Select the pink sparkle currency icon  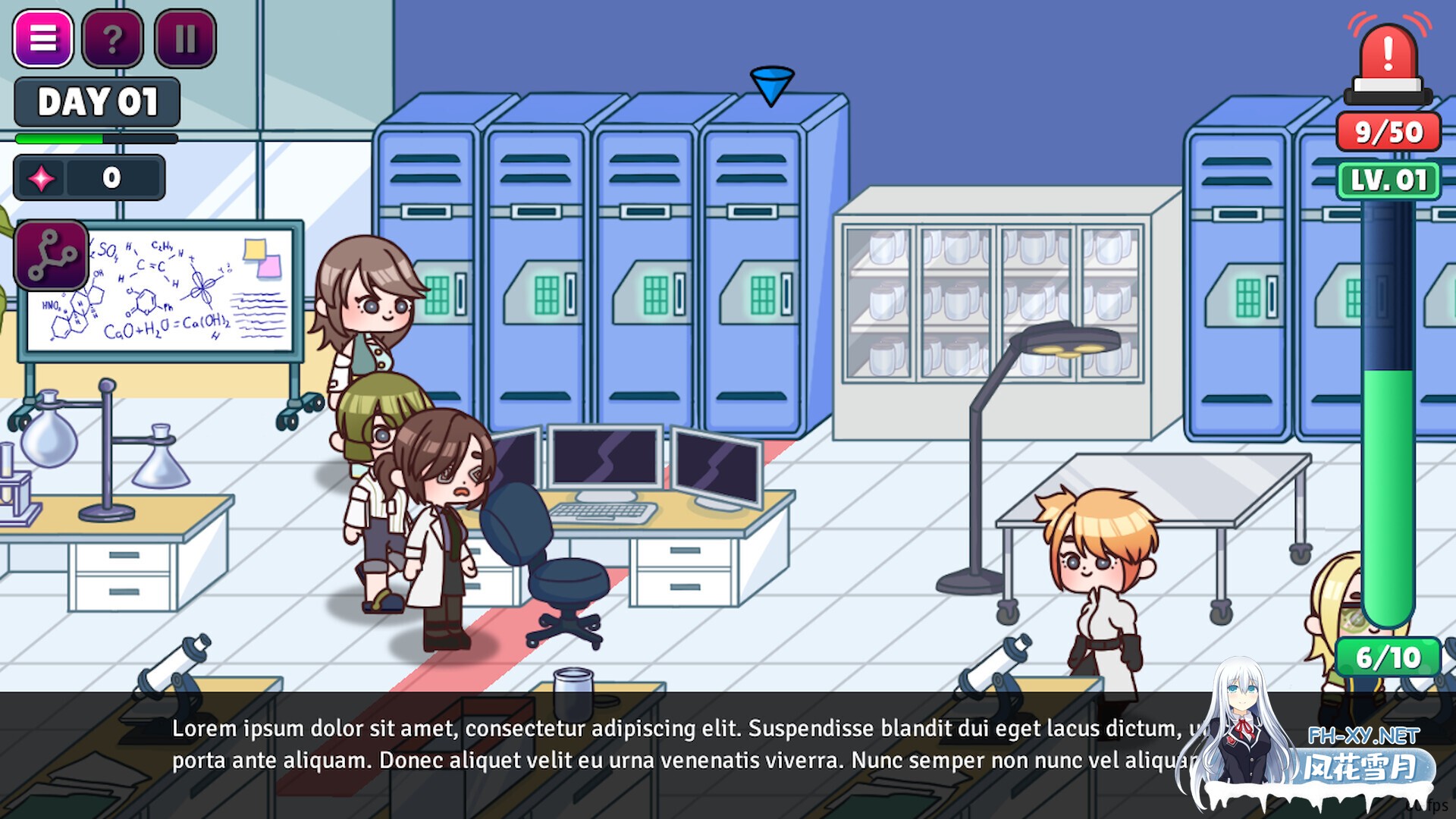pos(43,176)
